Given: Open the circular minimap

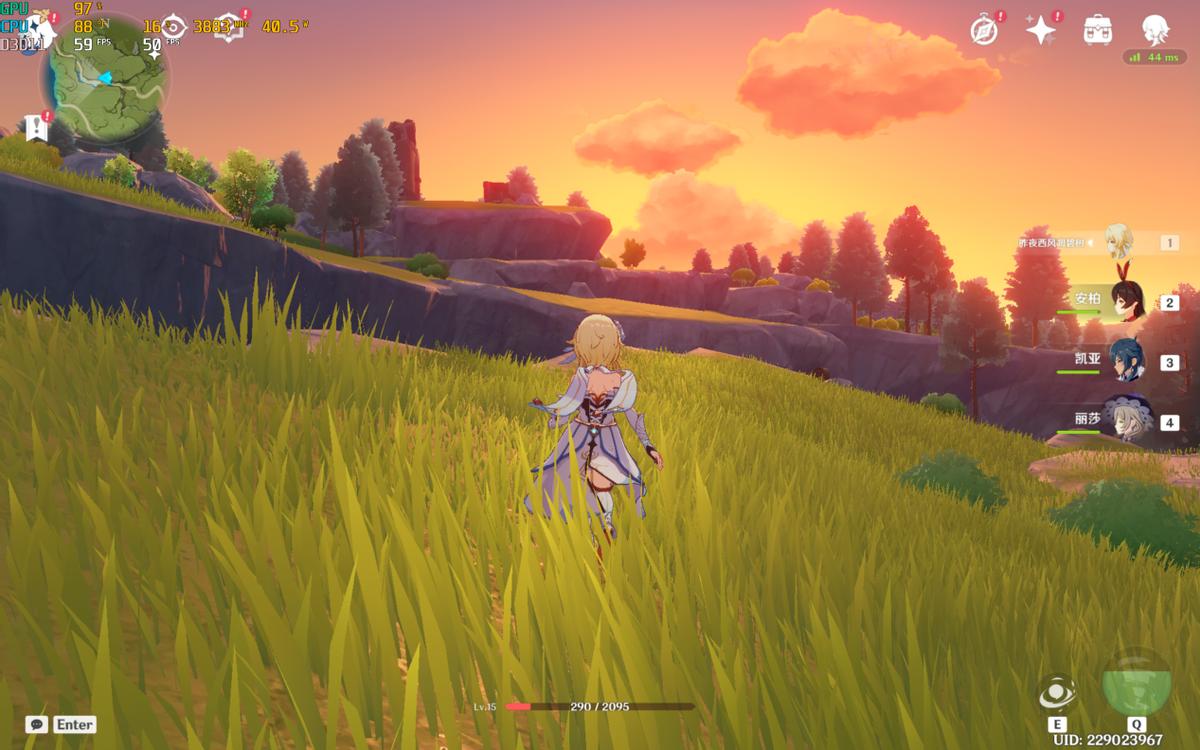Looking at the screenshot, I should pos(104,80).
